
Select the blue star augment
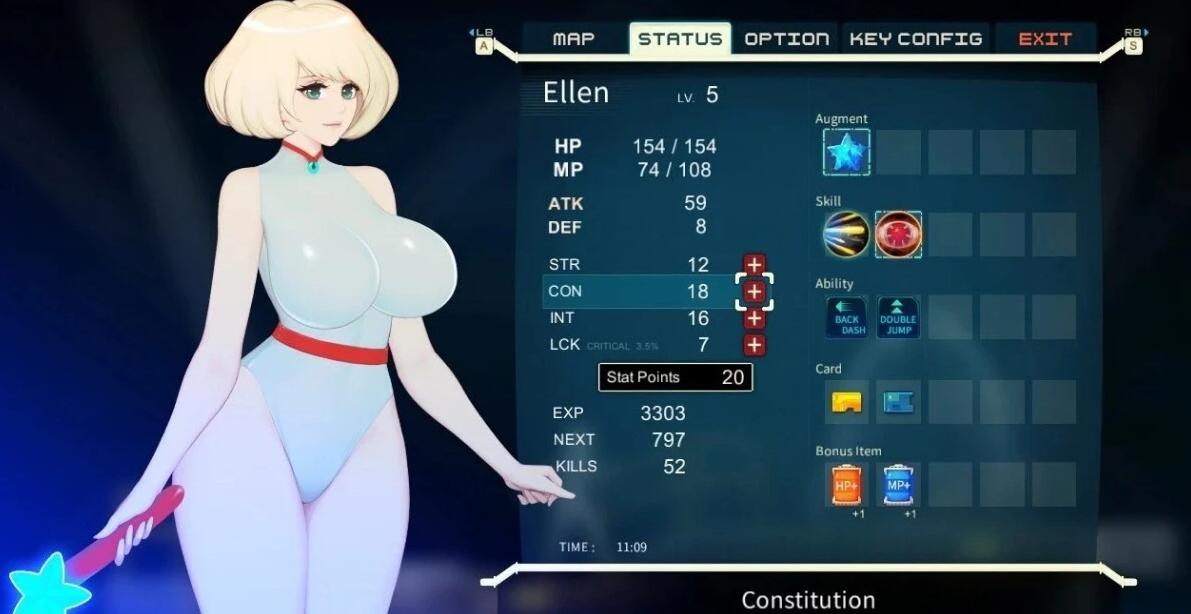(846, 152)
